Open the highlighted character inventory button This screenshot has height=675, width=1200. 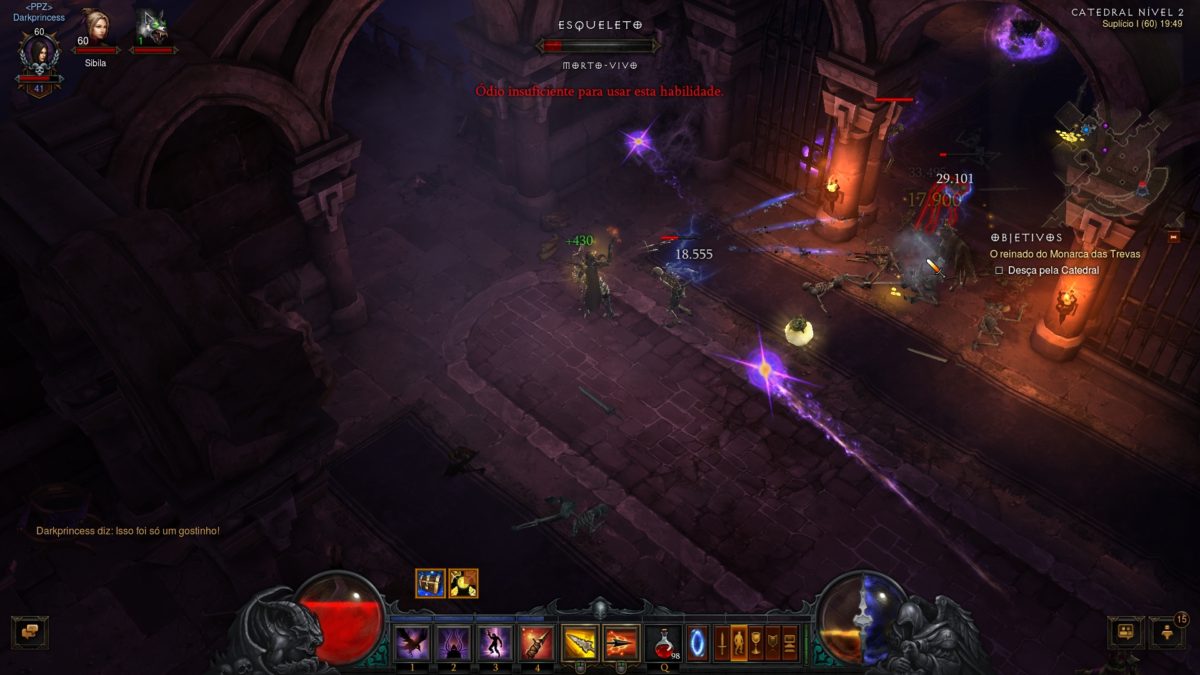(x=740, y=642)
